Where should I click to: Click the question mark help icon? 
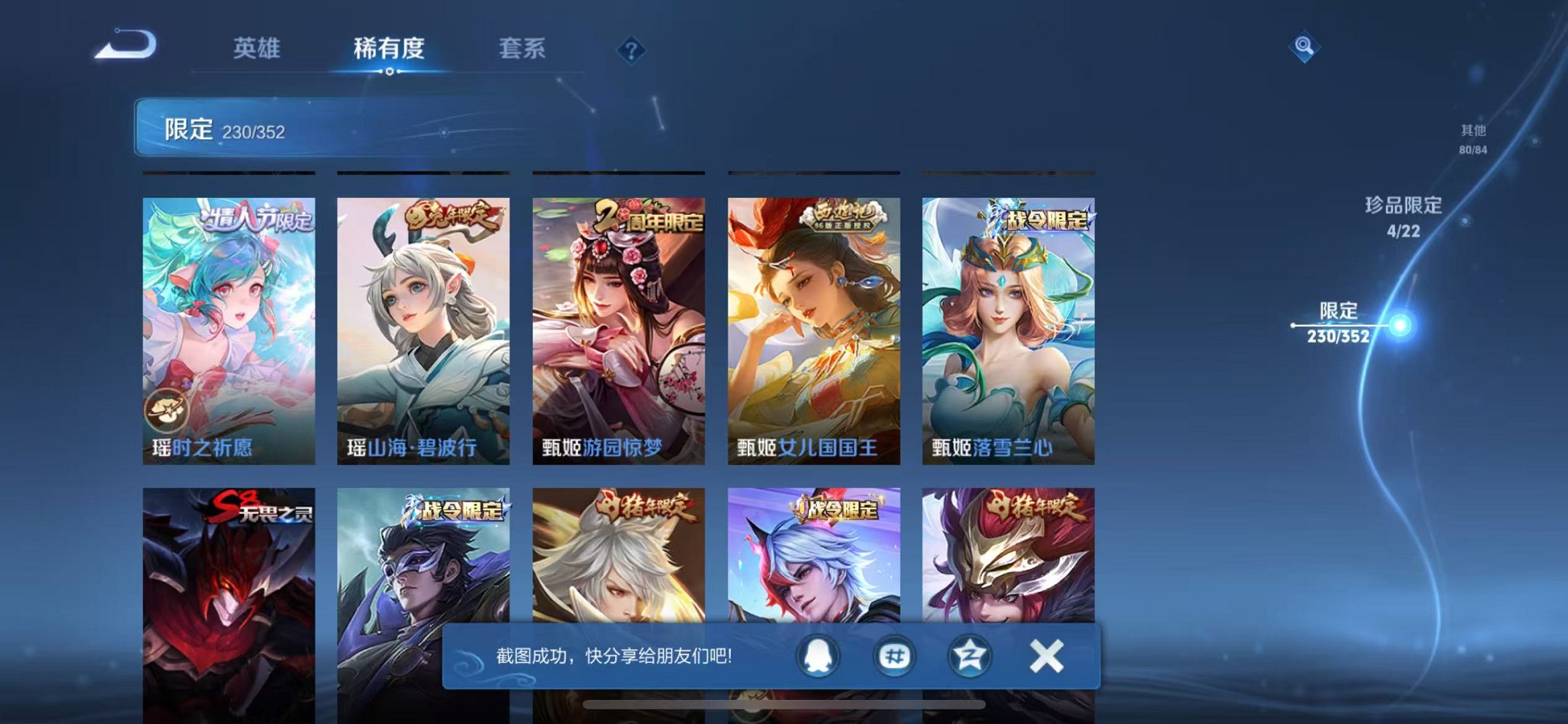pos(631,50)
